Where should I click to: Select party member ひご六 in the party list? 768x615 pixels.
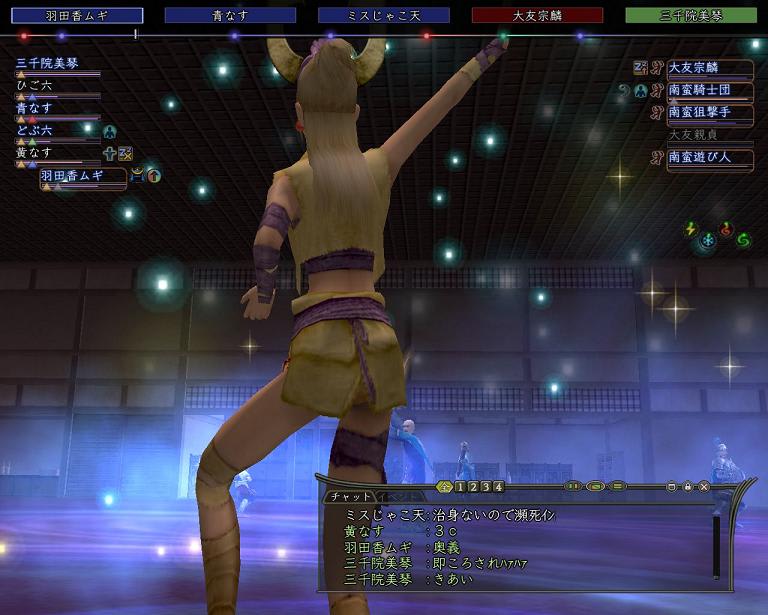(x=40, y=85)
